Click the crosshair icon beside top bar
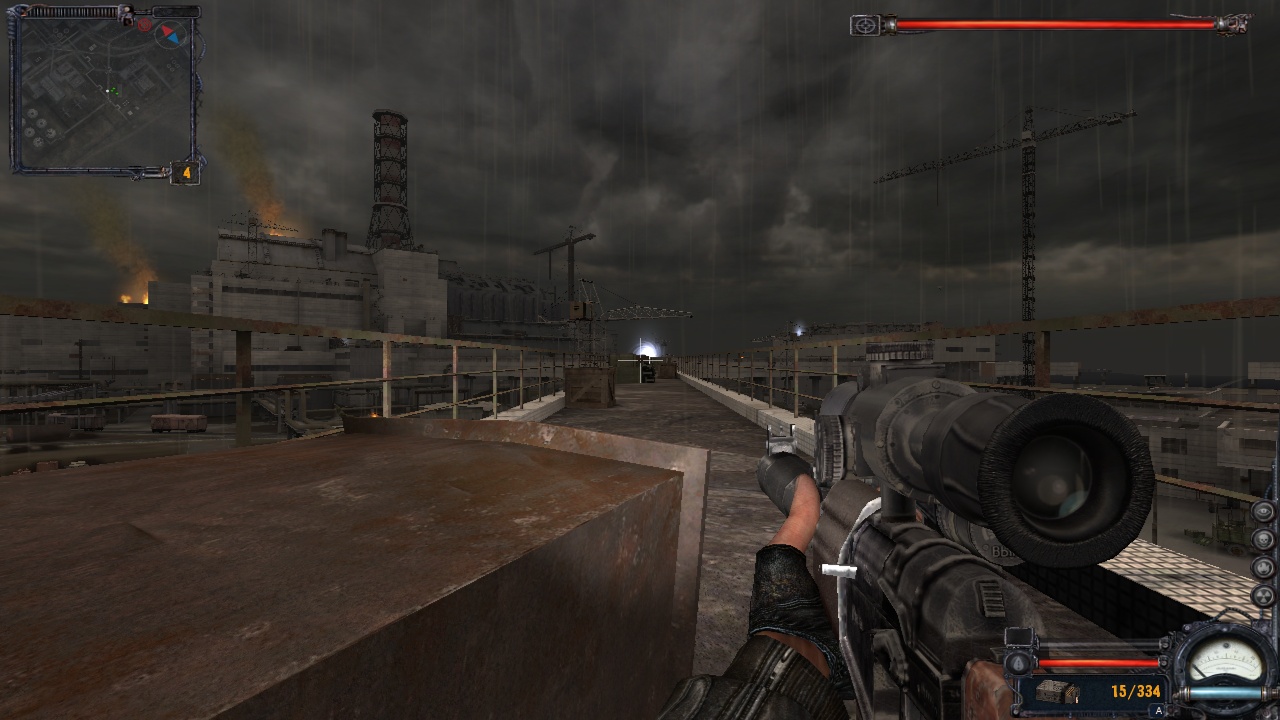The height and width of the screenshot is (720, 1280). coord(864,25)
